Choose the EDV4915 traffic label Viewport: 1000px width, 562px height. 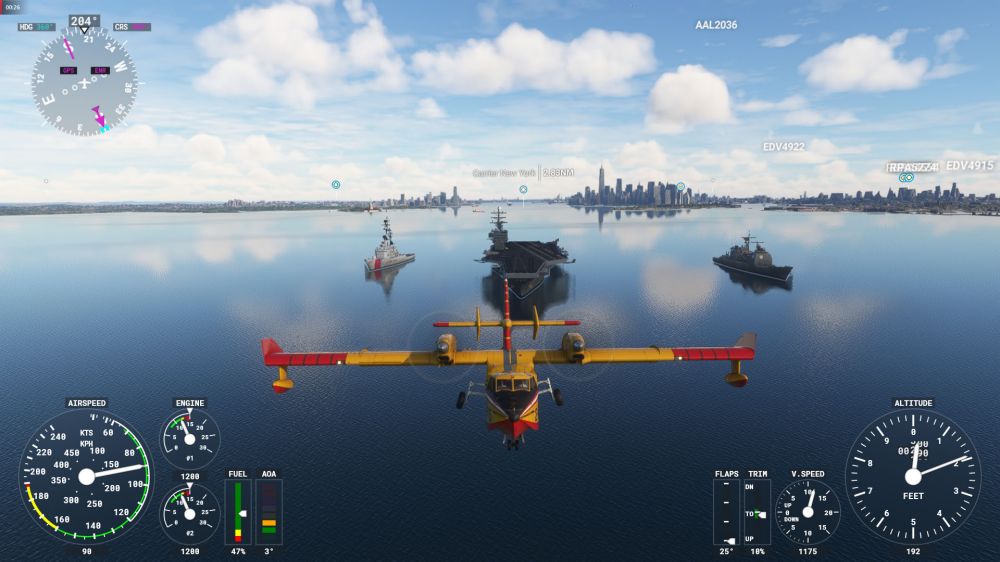pos(969,166)
